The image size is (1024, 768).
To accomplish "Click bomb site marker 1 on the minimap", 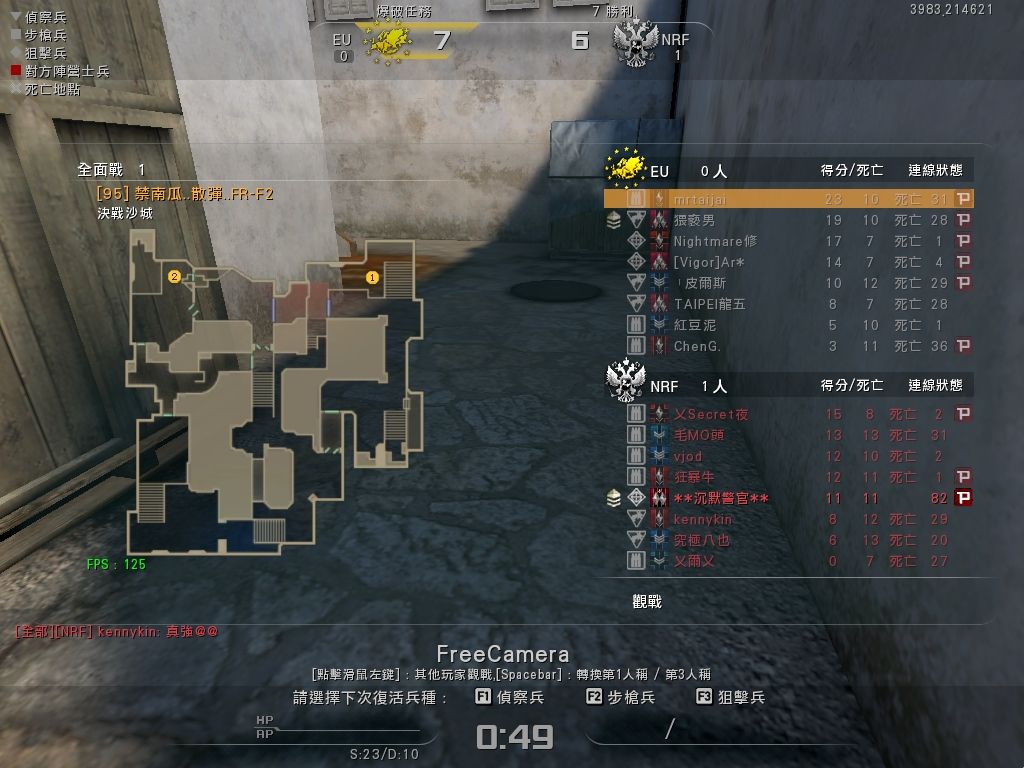I will (x=373, y=277).
